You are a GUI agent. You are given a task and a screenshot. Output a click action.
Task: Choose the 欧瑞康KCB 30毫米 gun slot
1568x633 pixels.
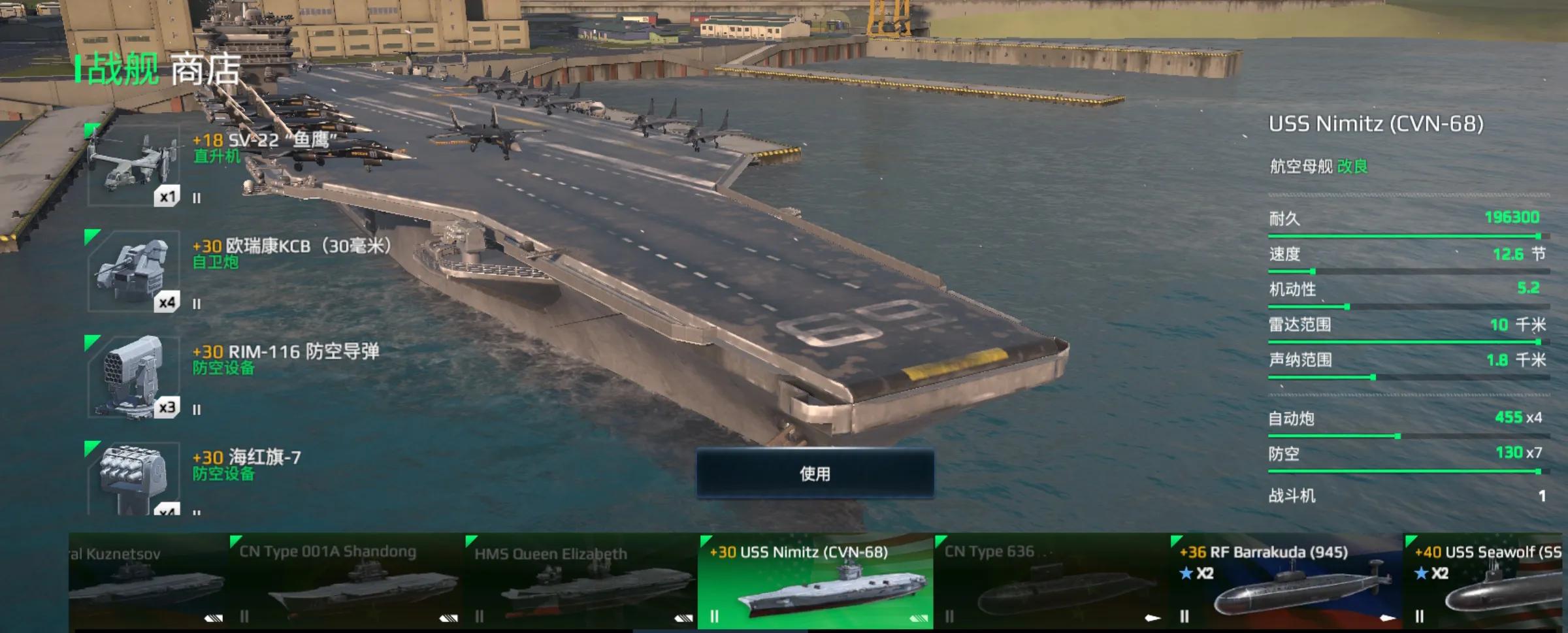[133, 272]
